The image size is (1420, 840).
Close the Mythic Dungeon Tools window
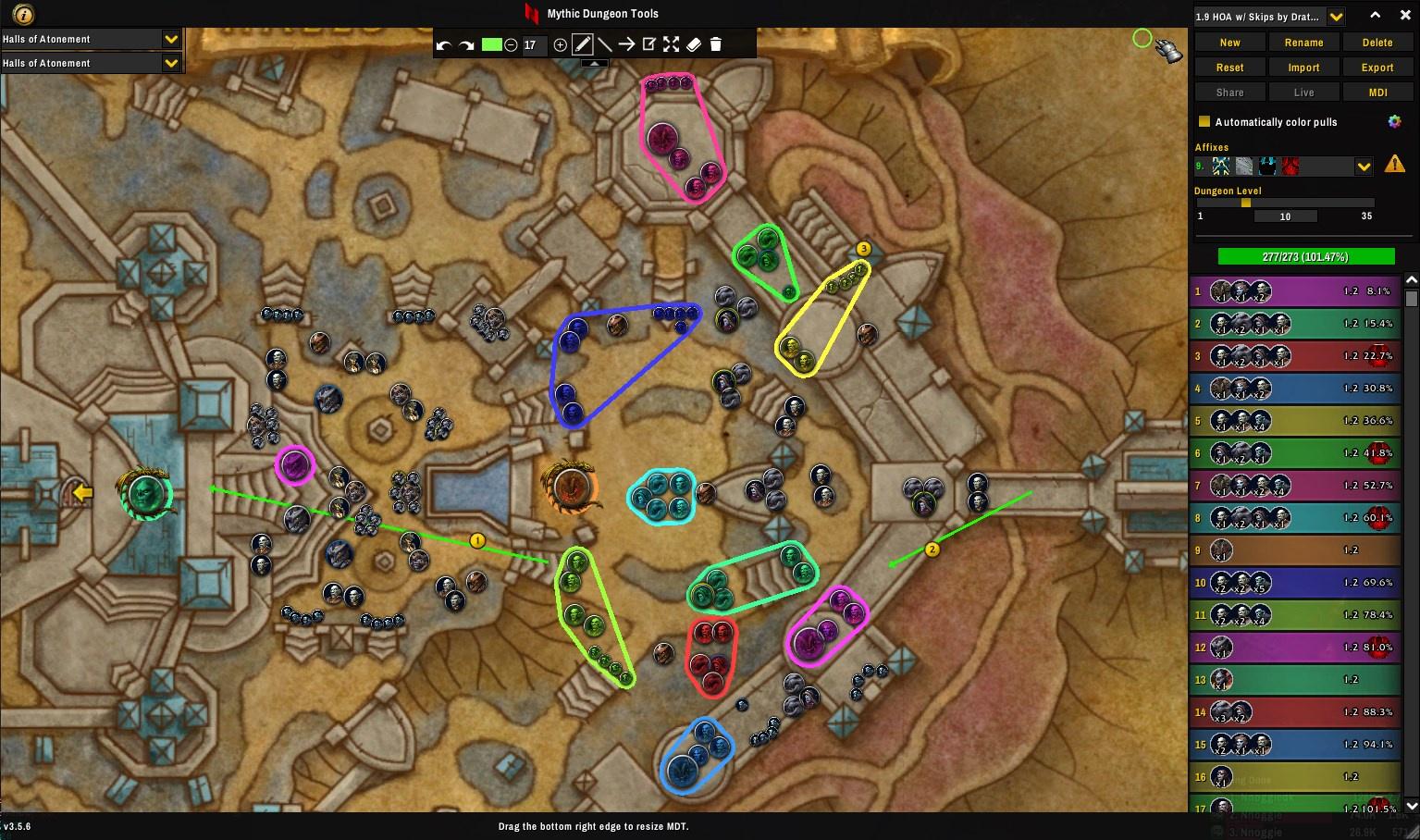[1405, 16]
